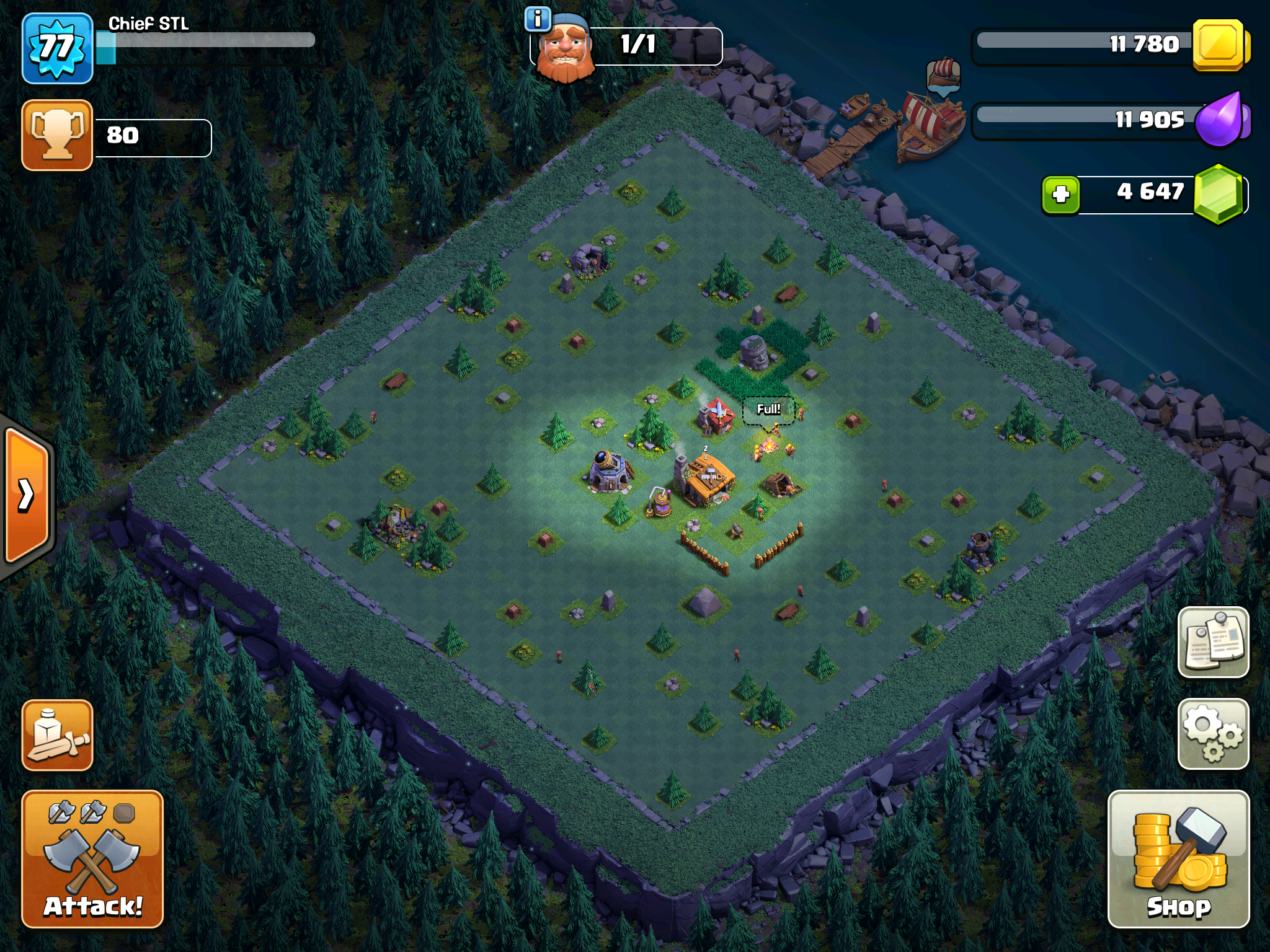Viewport: 1270px width, 952px height.
Task: Open the trophy league icon
Action: click(x=57, y=134)
